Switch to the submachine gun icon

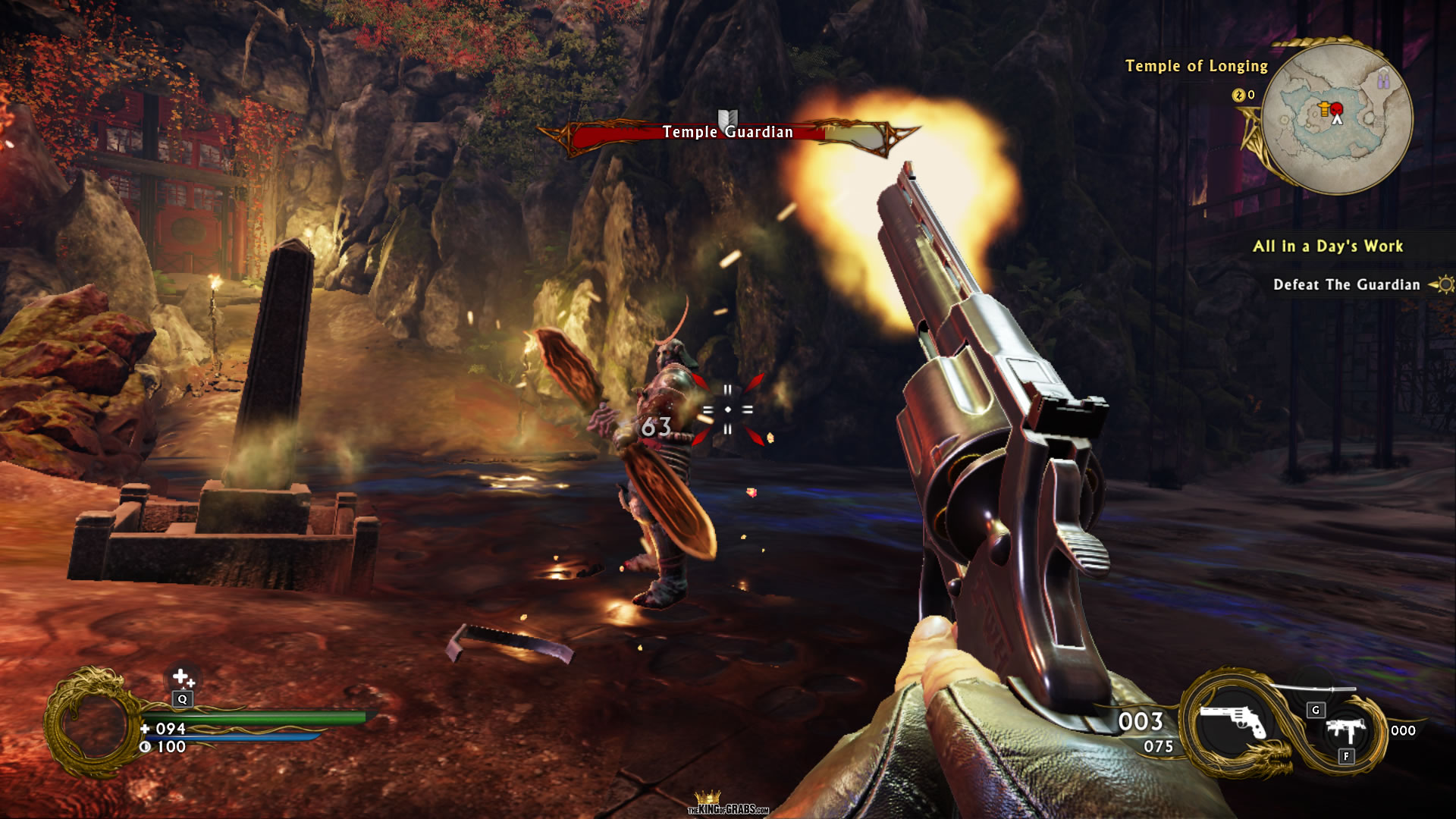tap(1345, 731)
